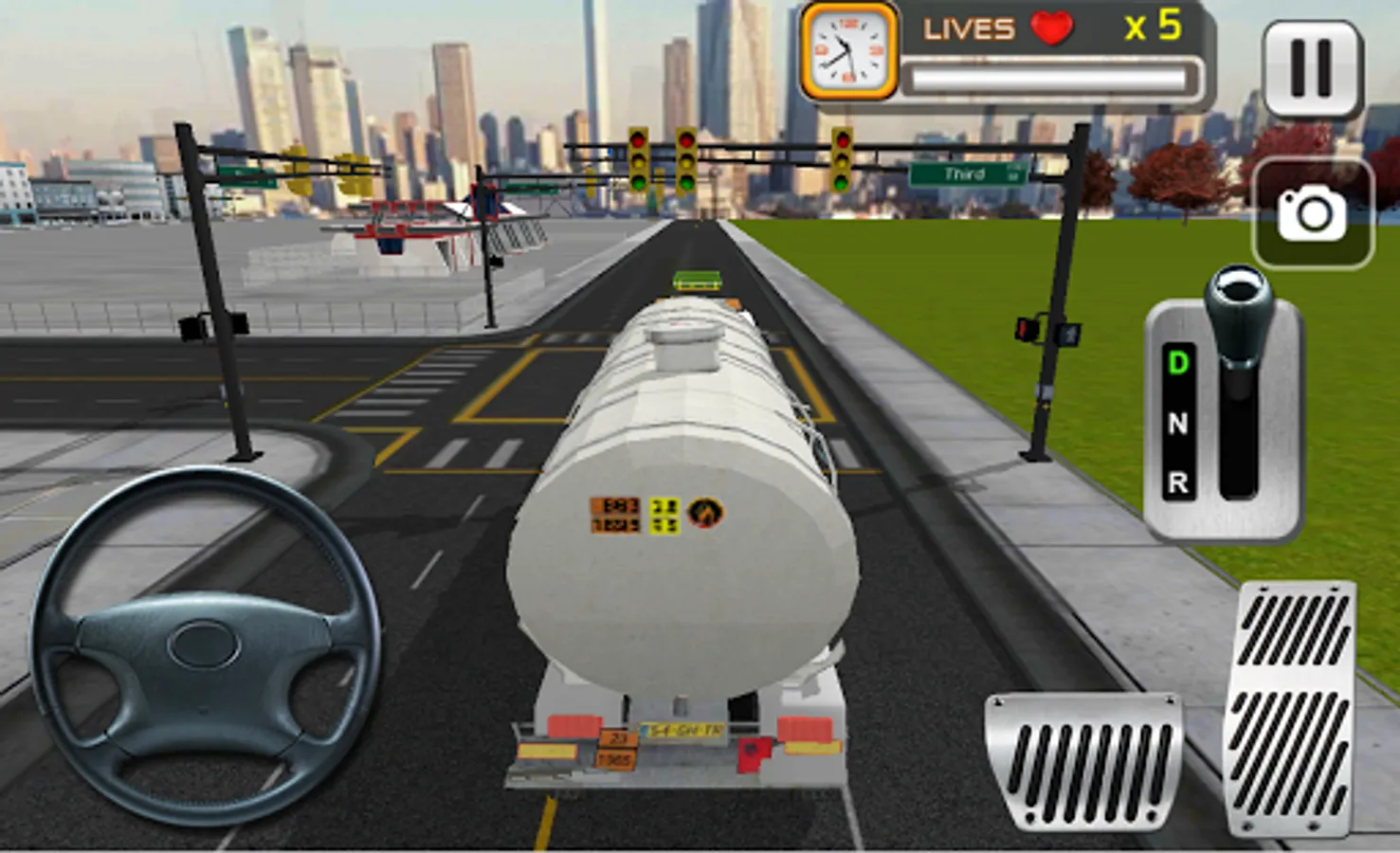Shift the transmission into Drive
The height and width of the screenshot is (853, 1400).
coord(1178,363)
